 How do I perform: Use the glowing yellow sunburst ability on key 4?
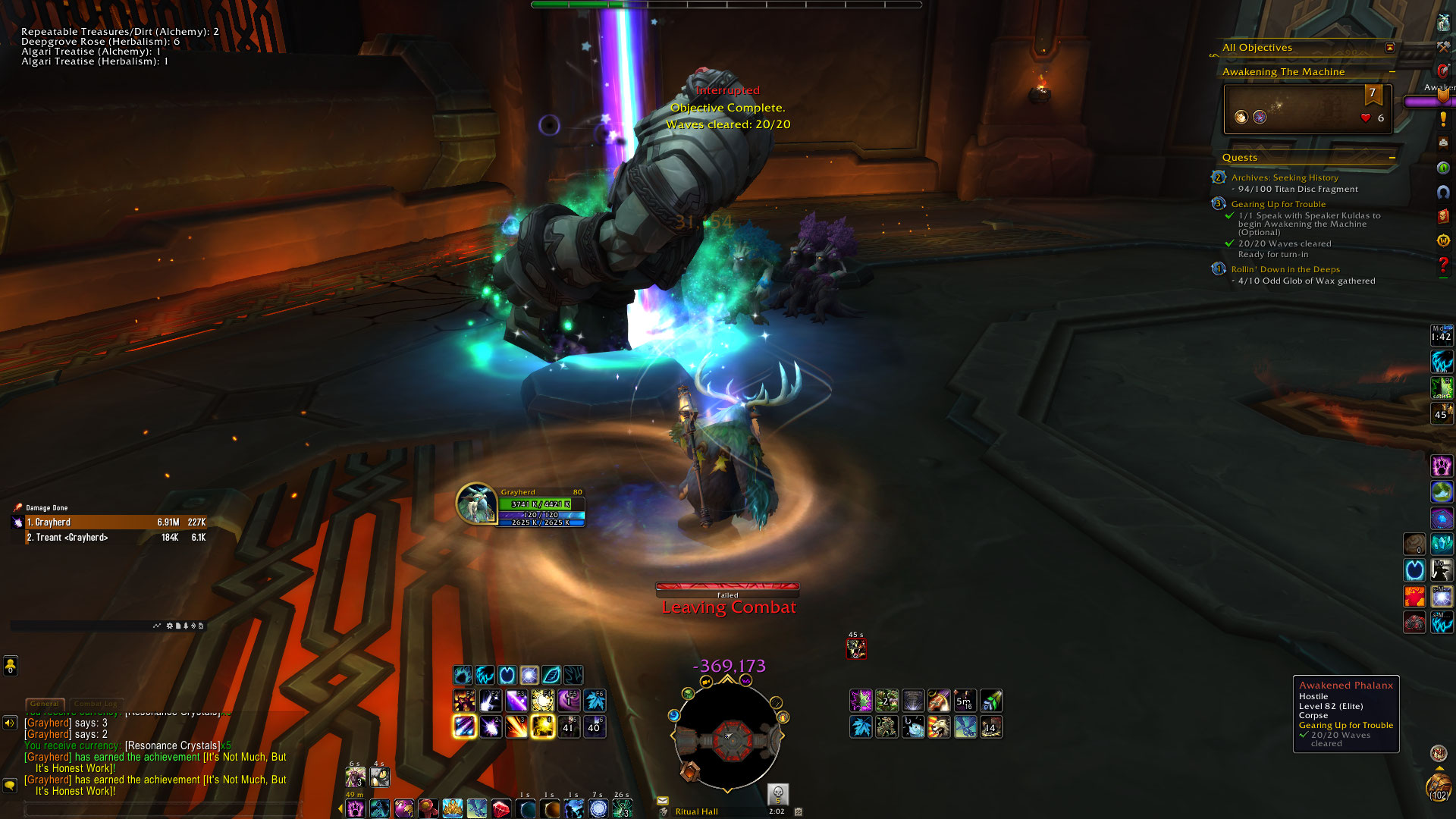[543, 726]
